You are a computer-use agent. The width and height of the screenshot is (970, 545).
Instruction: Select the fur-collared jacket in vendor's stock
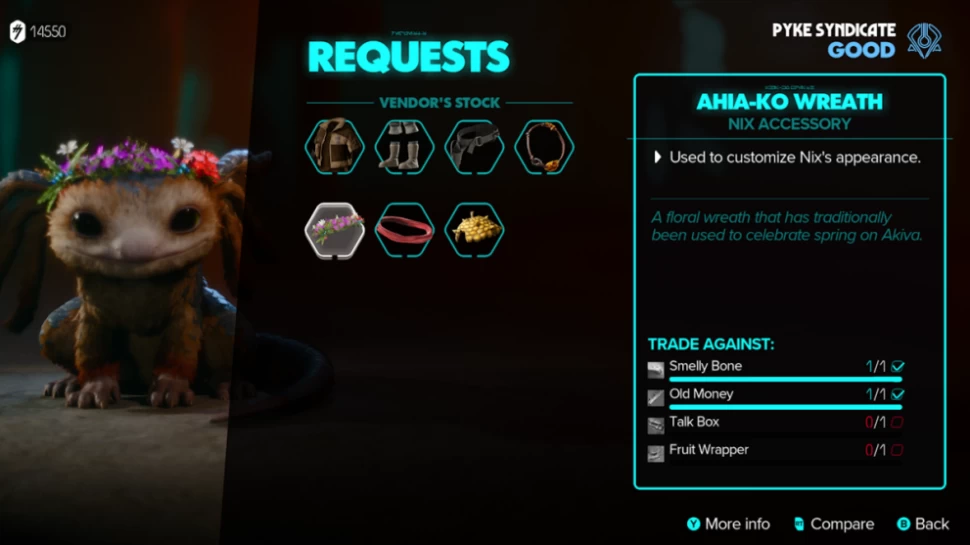334,147
